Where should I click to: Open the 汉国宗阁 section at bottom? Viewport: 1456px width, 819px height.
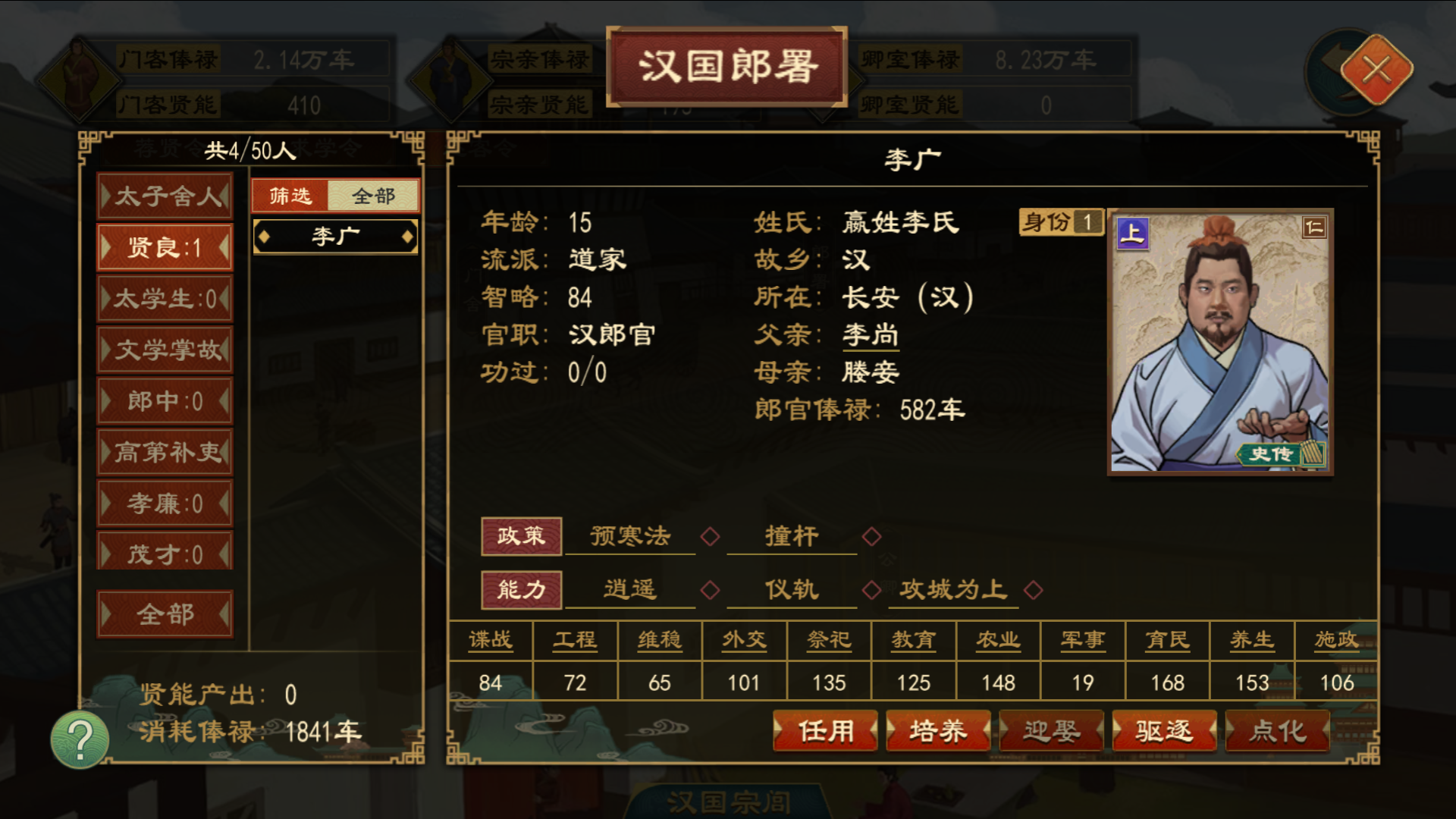click(x=728, y=804)
